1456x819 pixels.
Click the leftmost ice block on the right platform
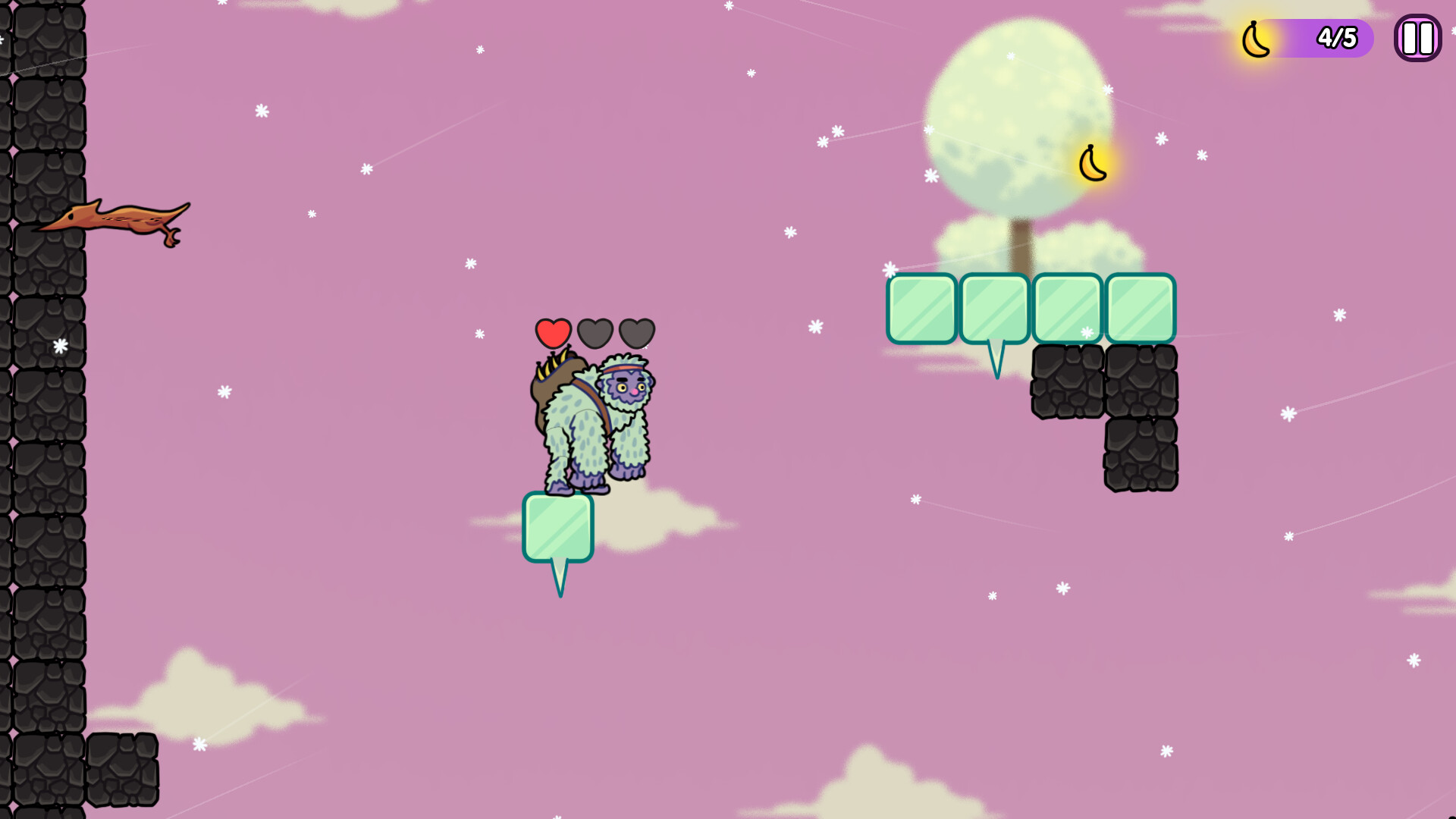click(922, 307)
